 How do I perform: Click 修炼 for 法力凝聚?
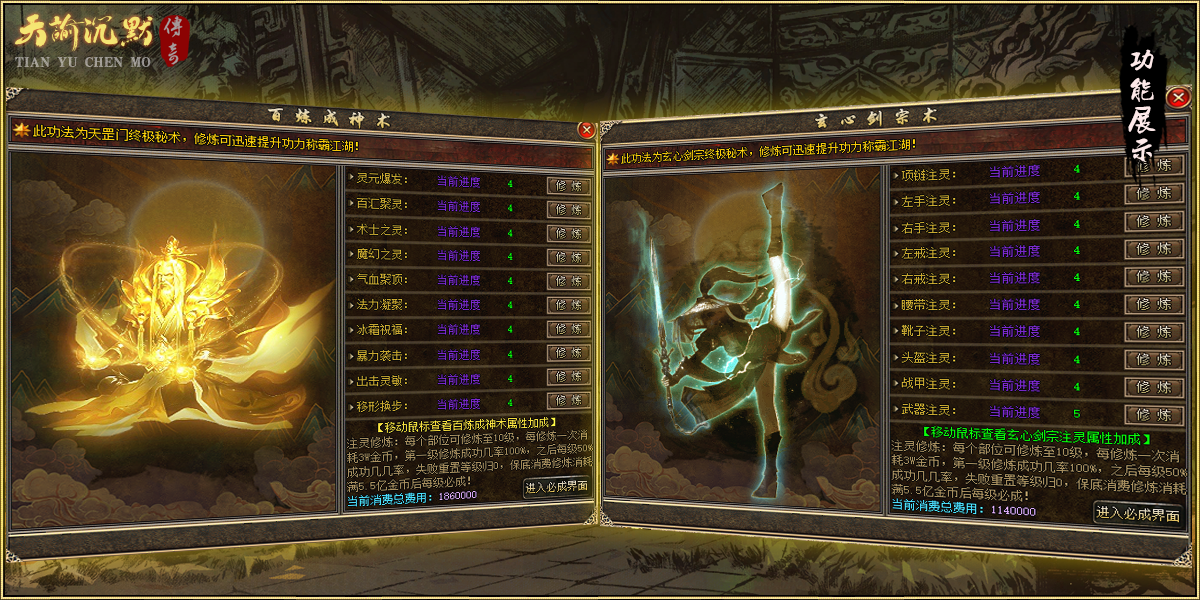point(569,306)
